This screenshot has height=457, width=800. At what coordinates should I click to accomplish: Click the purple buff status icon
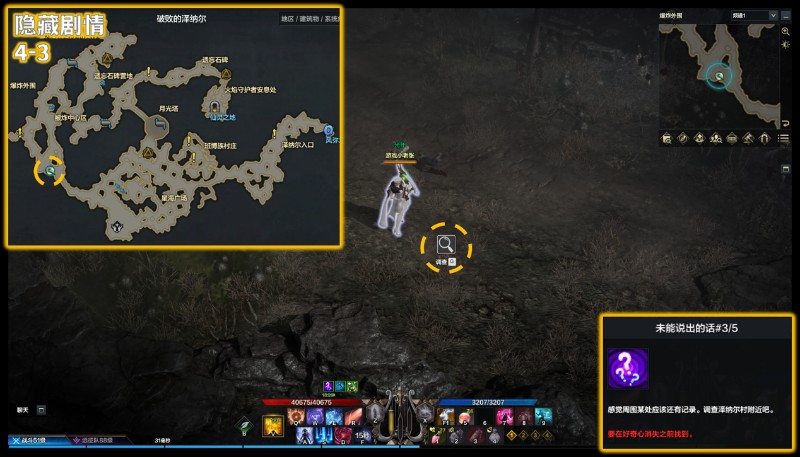point(328,386)
